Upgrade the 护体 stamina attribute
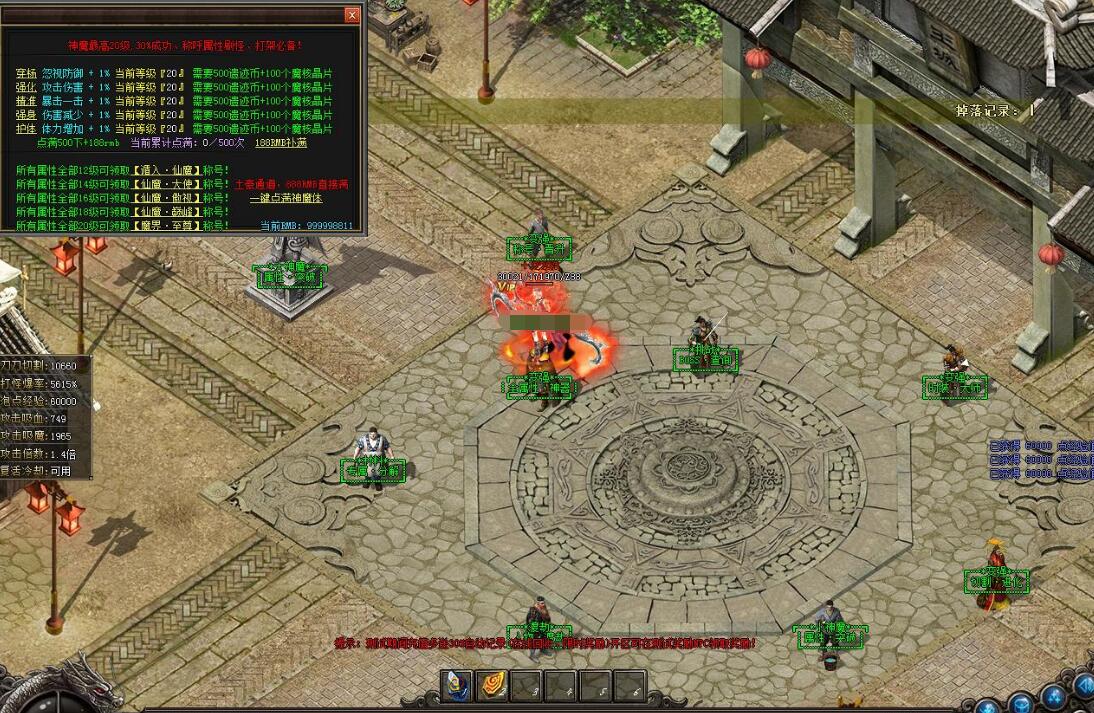Screen dimensions: 1094x713 click(x=27, y=129)
